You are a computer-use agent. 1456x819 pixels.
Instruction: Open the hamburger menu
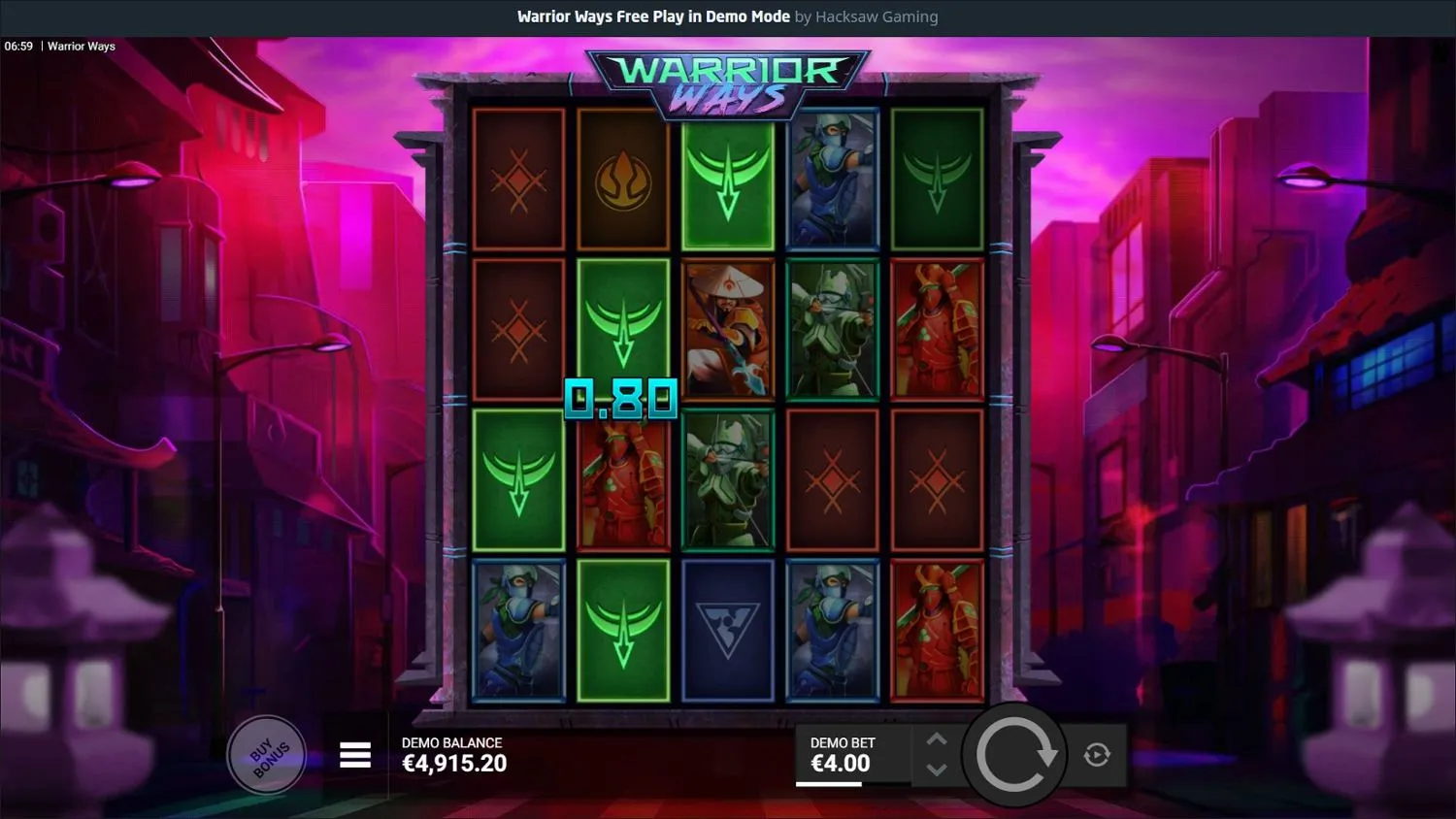355,754
